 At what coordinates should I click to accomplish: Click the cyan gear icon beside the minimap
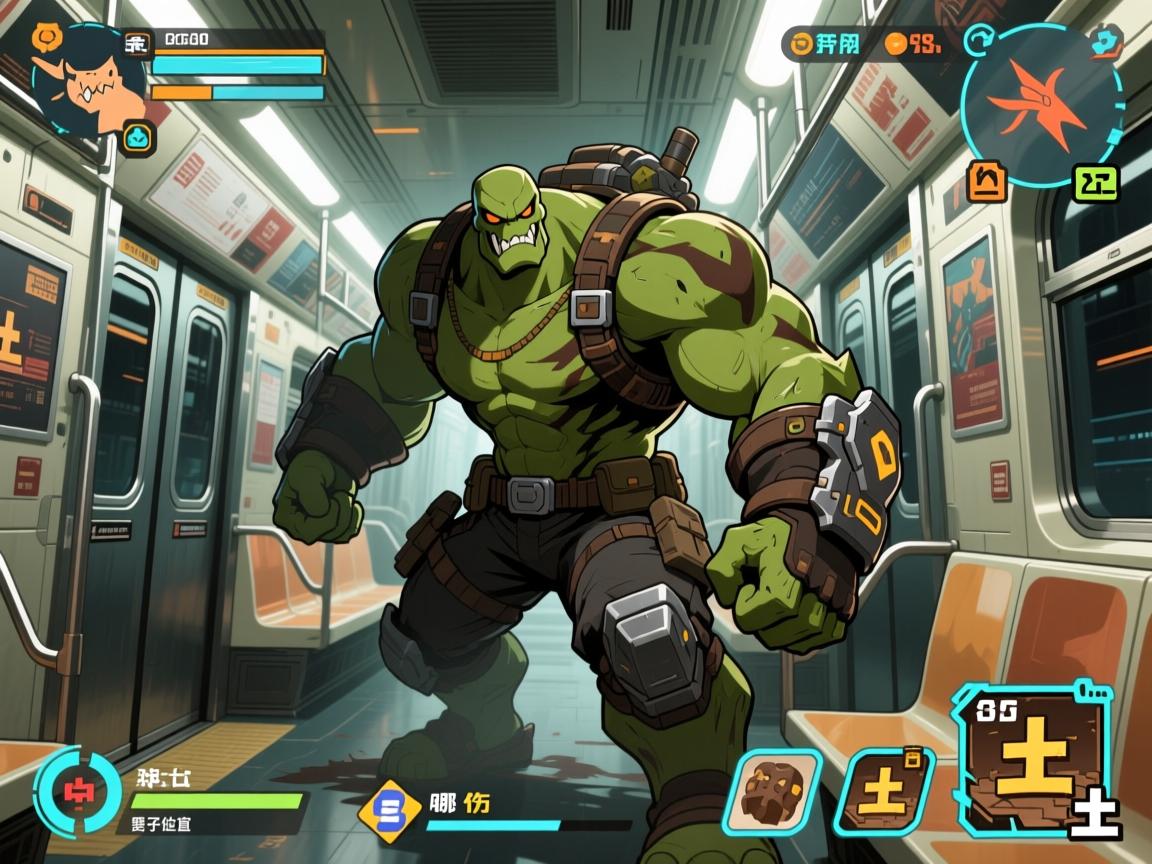click(1107, 42)
